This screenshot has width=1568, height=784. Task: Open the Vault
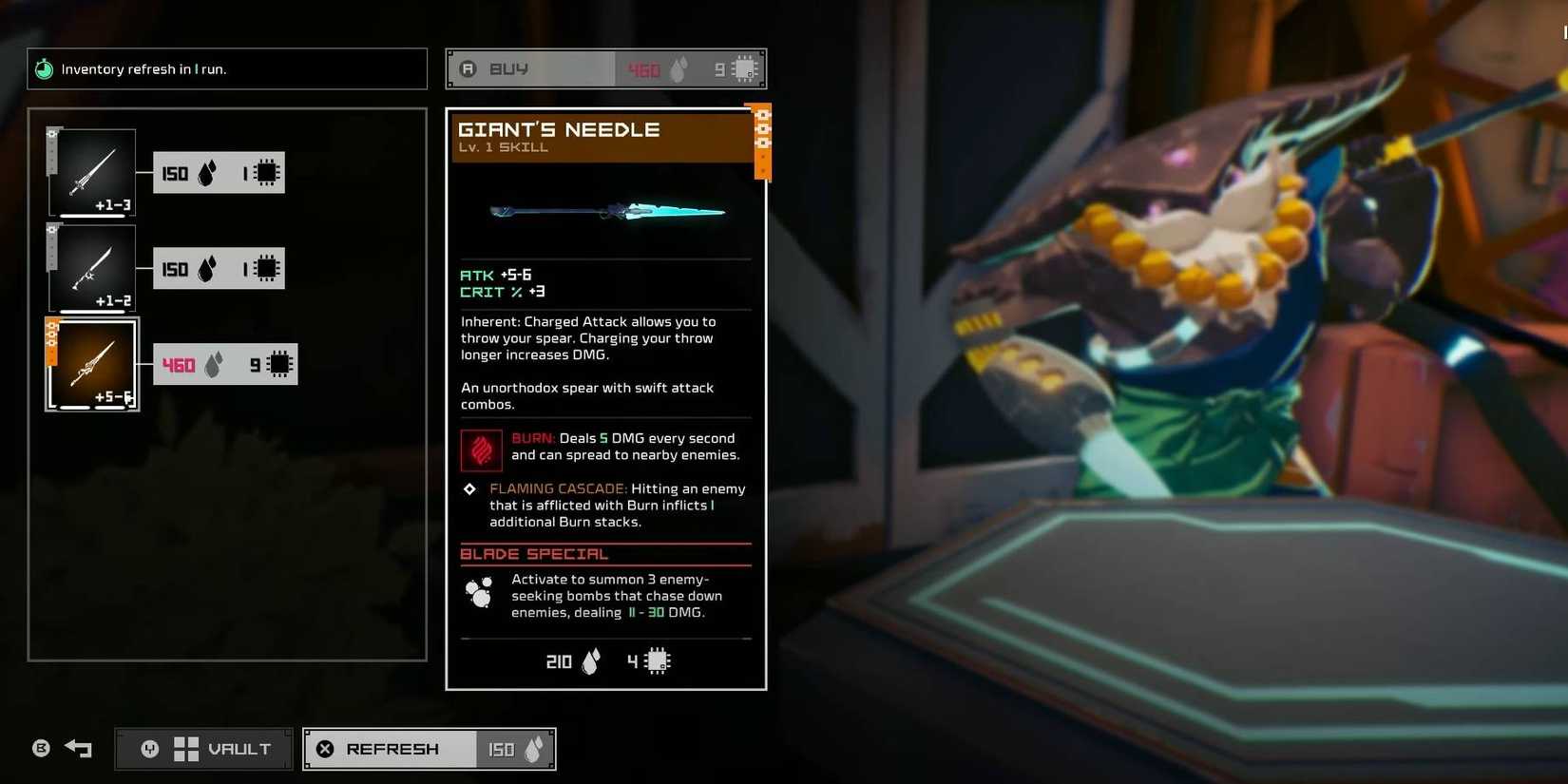204,749
